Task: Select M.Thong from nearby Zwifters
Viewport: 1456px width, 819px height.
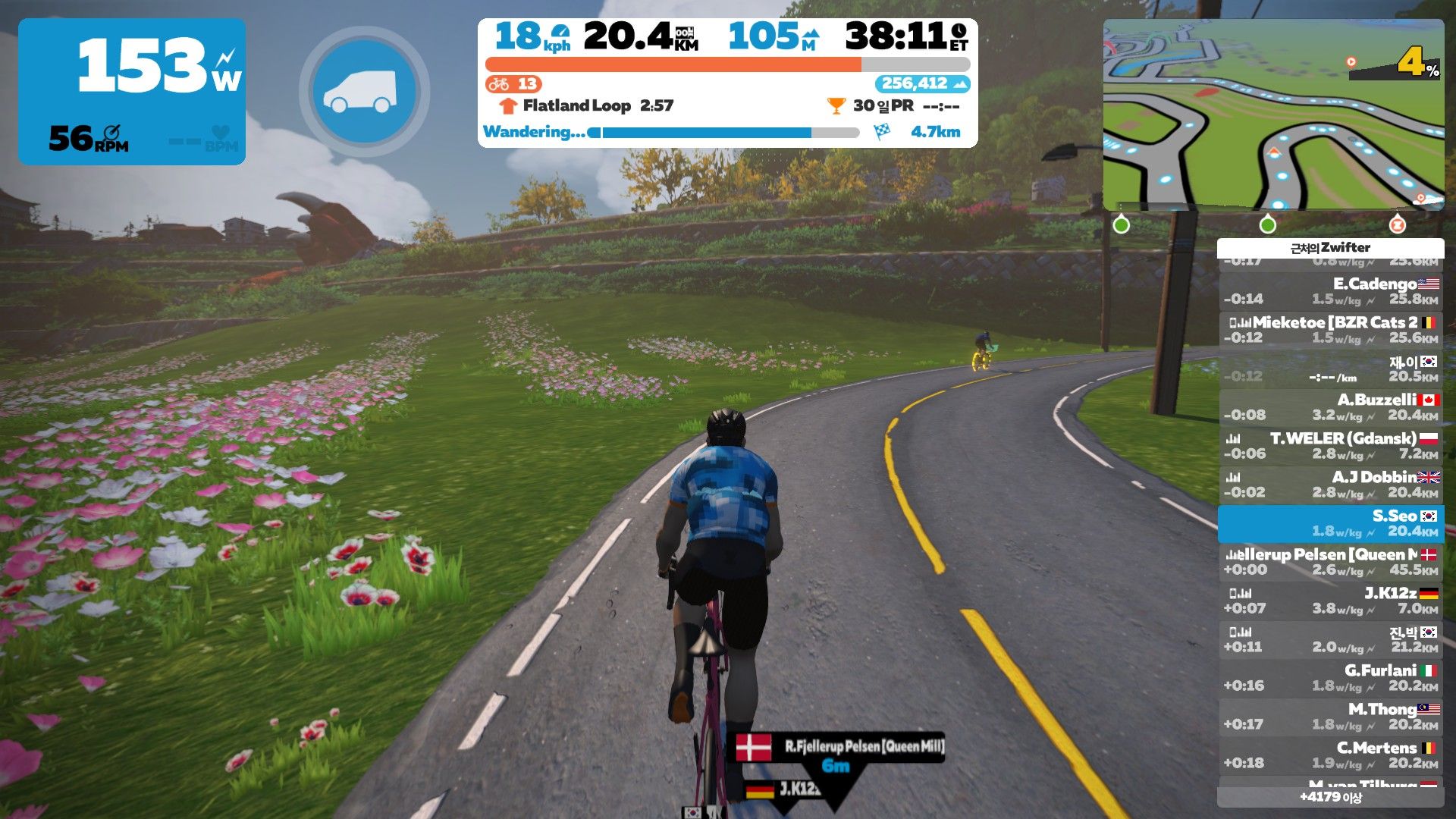Action: tap(1331, 717)
